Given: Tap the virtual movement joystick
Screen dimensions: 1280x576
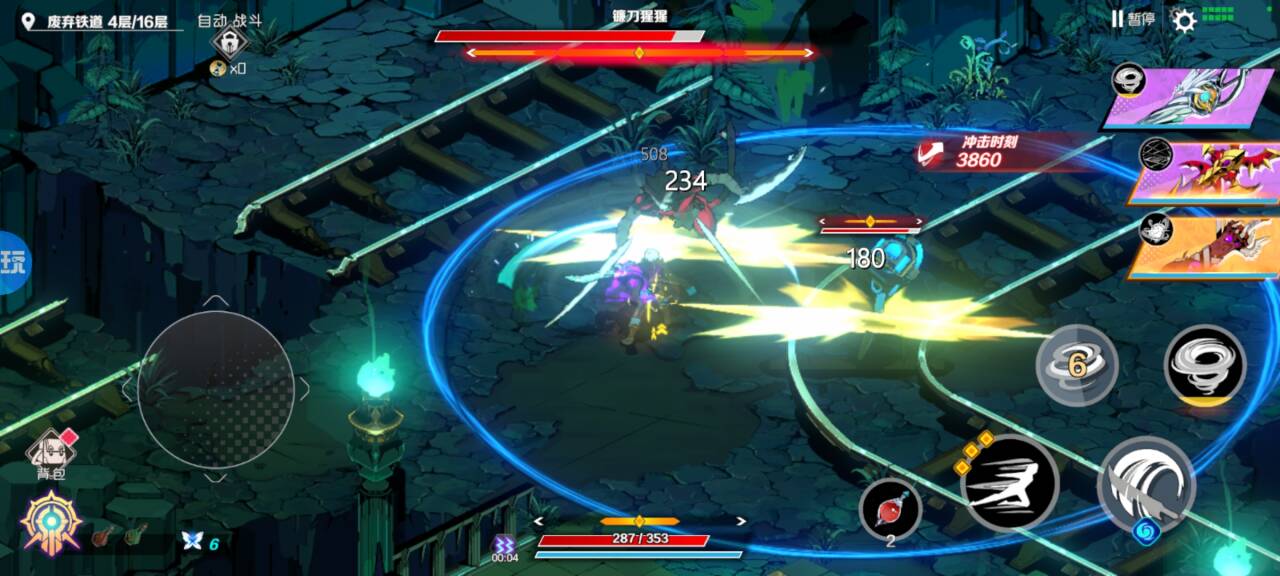Looking at the screenshot, I should click(216, 389).
